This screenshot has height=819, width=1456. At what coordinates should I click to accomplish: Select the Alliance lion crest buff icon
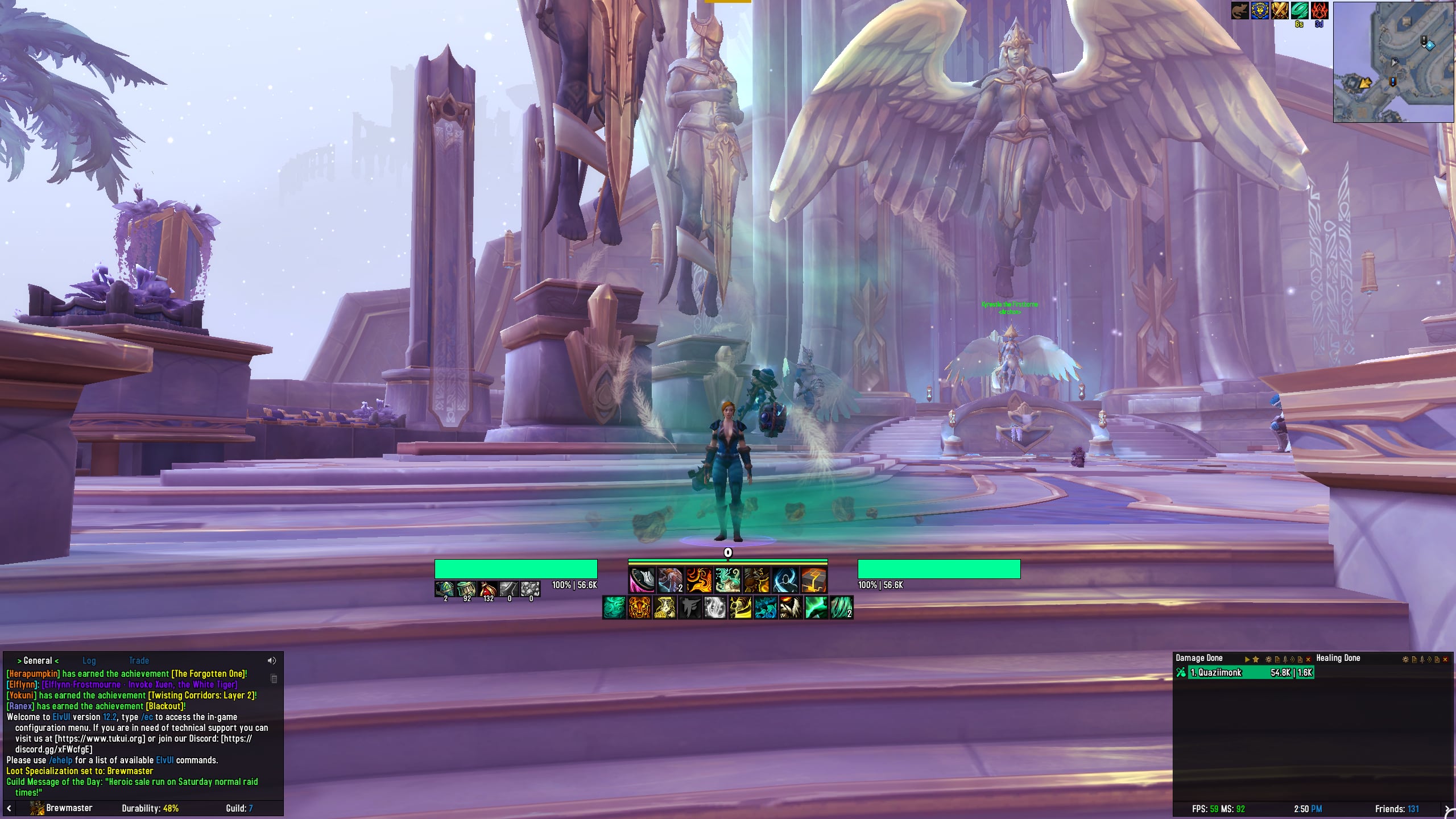[1260, 10]
